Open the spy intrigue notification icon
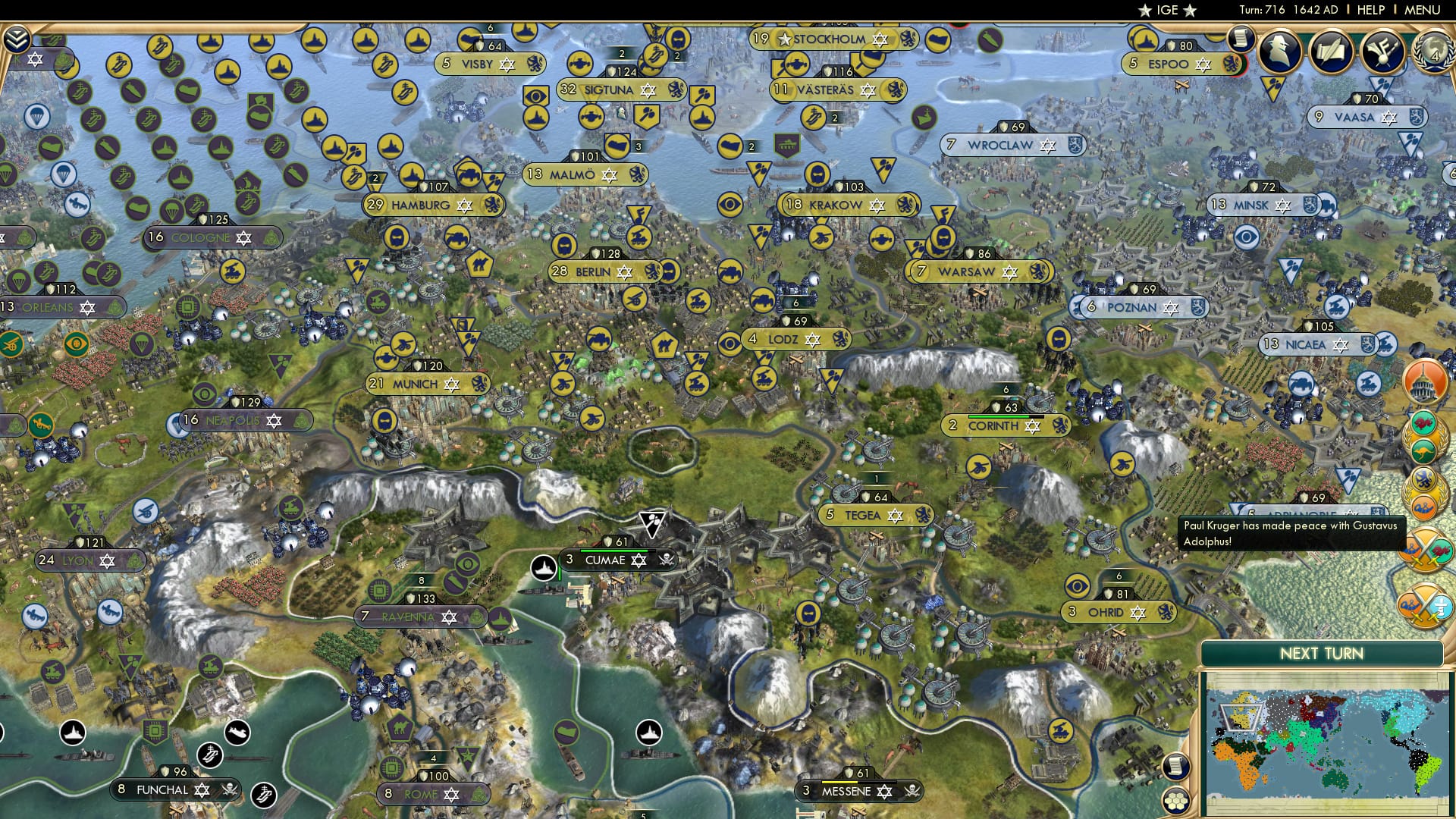1456x819 pixels. click(x=1279, y=52)
